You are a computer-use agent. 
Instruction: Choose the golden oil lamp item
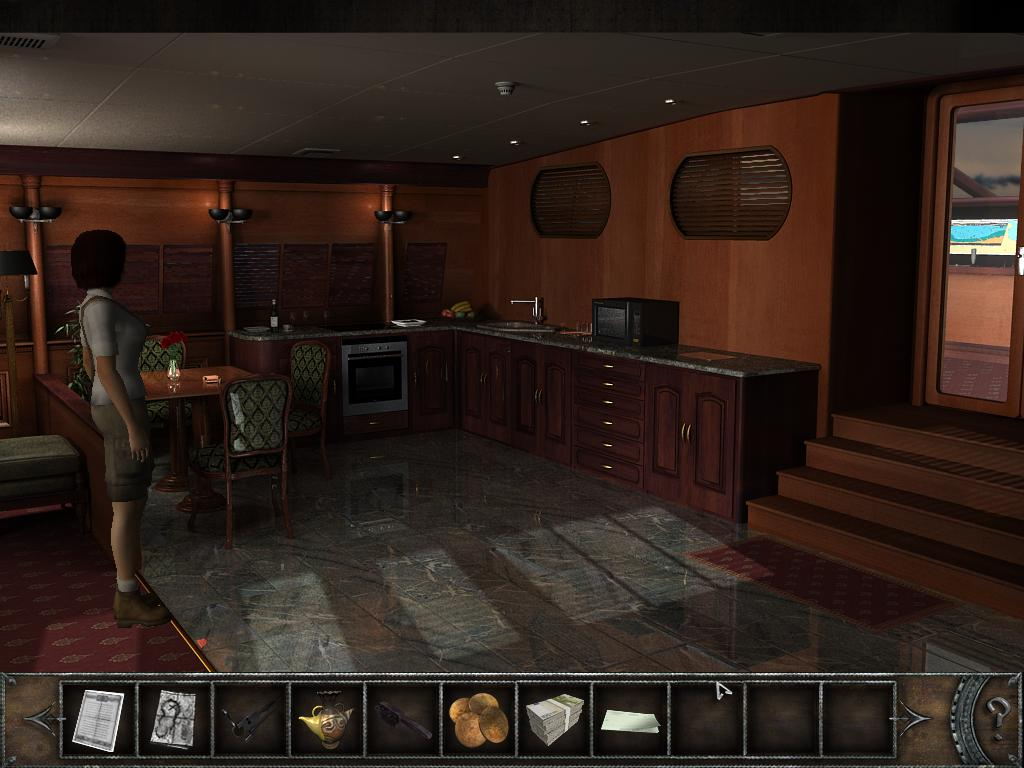pos(326,719)
